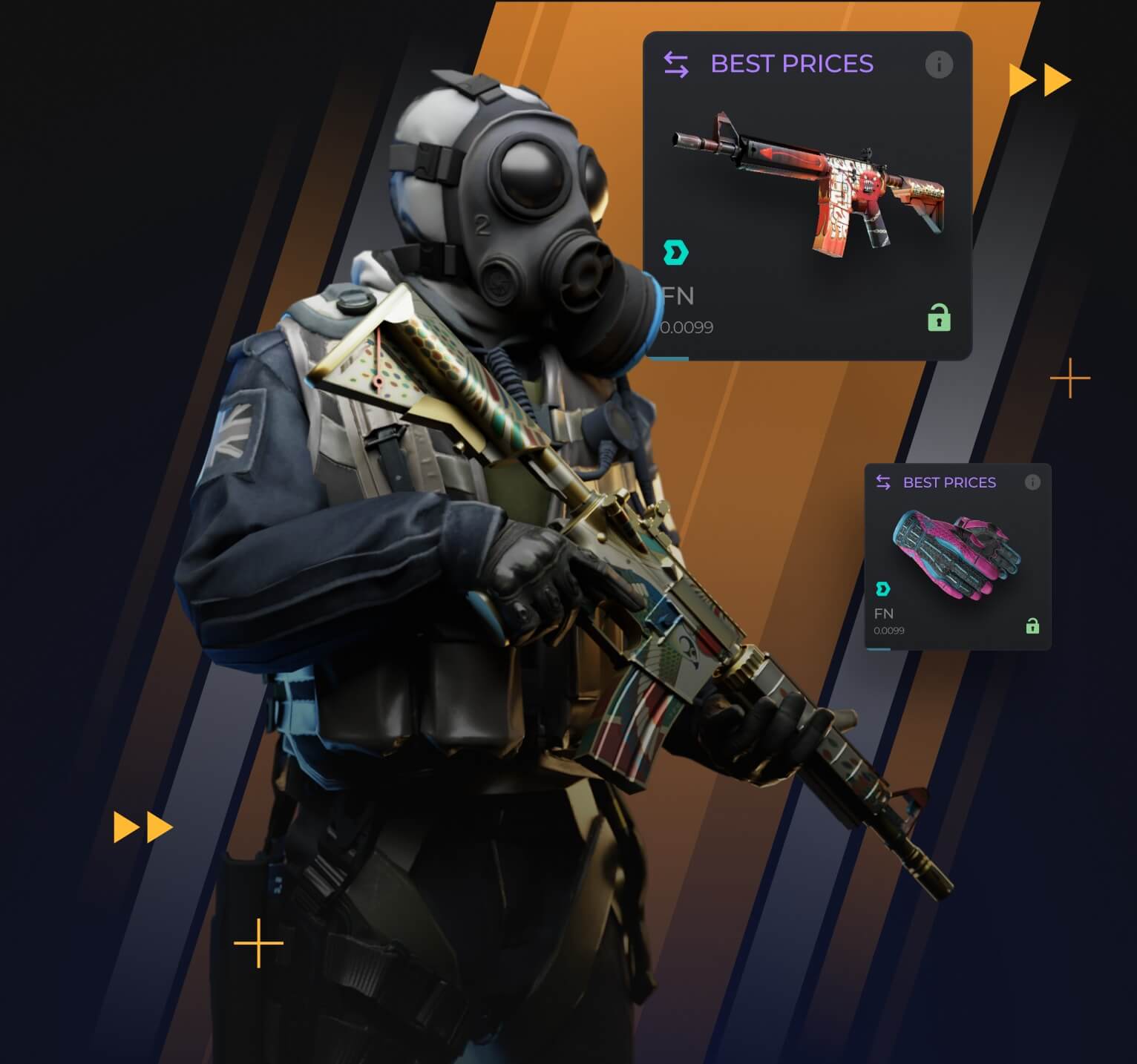This screenshot has height=1064, width=1137.
Task: Click the swap arrows on the gloves card
Action: [x=883, y=482]
